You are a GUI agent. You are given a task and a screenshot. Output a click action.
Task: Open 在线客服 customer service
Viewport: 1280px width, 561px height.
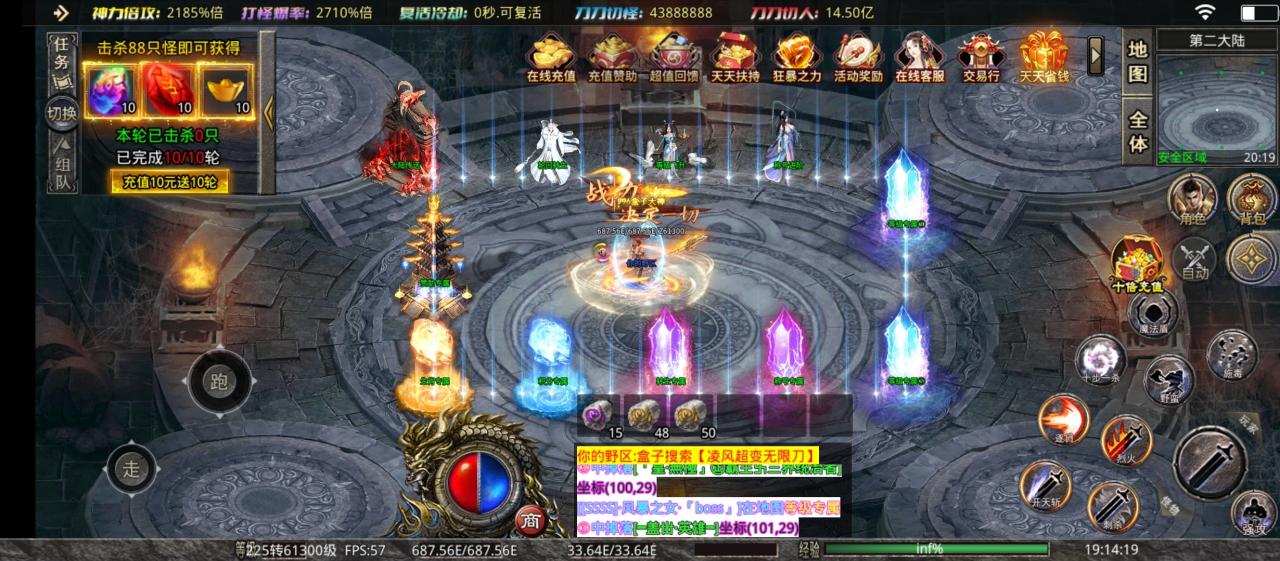(919, 58)
